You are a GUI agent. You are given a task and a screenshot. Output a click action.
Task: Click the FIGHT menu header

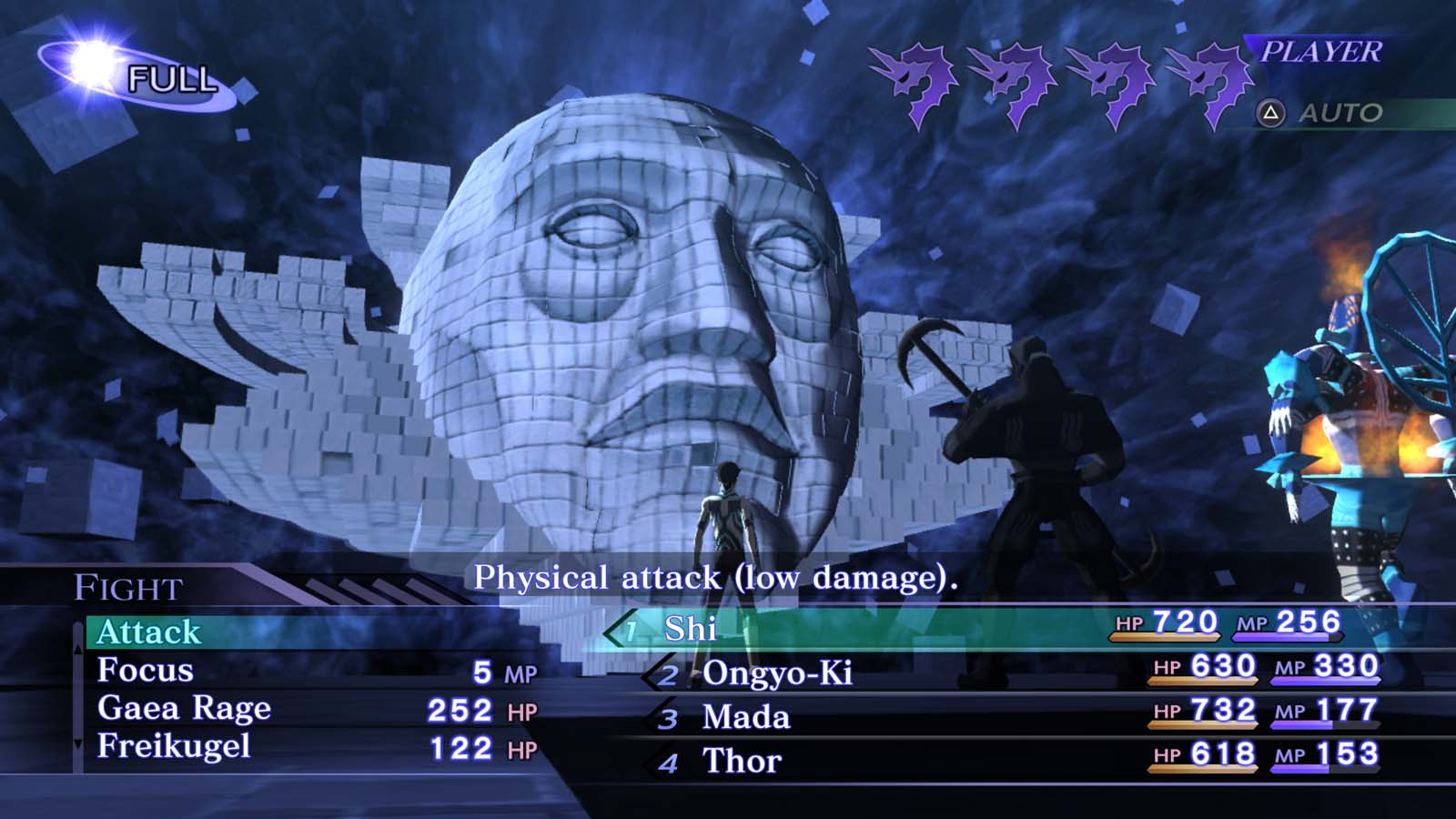[x=126, y=589]
